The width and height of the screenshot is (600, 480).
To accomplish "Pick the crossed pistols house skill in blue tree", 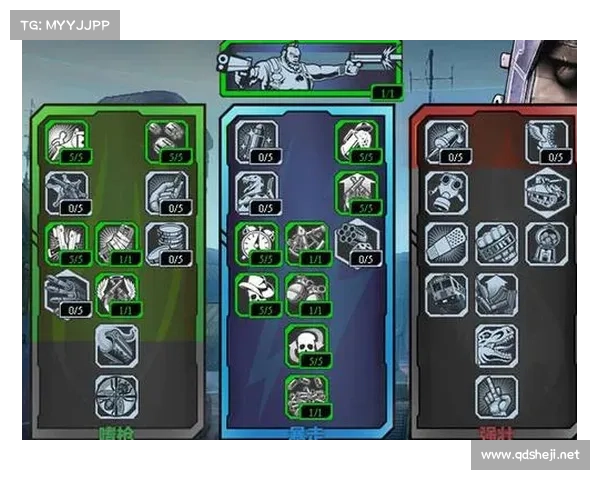I will coord(357,191).
